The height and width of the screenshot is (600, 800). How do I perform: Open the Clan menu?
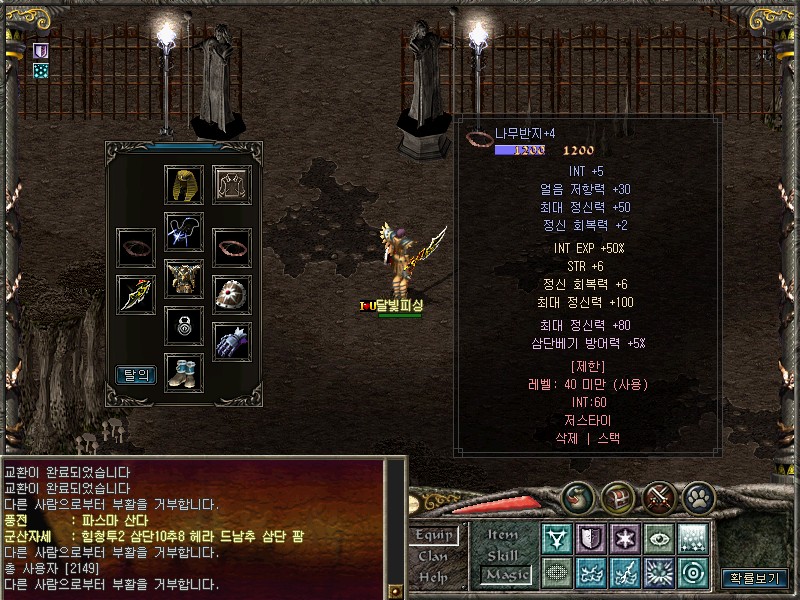point(434,556)
